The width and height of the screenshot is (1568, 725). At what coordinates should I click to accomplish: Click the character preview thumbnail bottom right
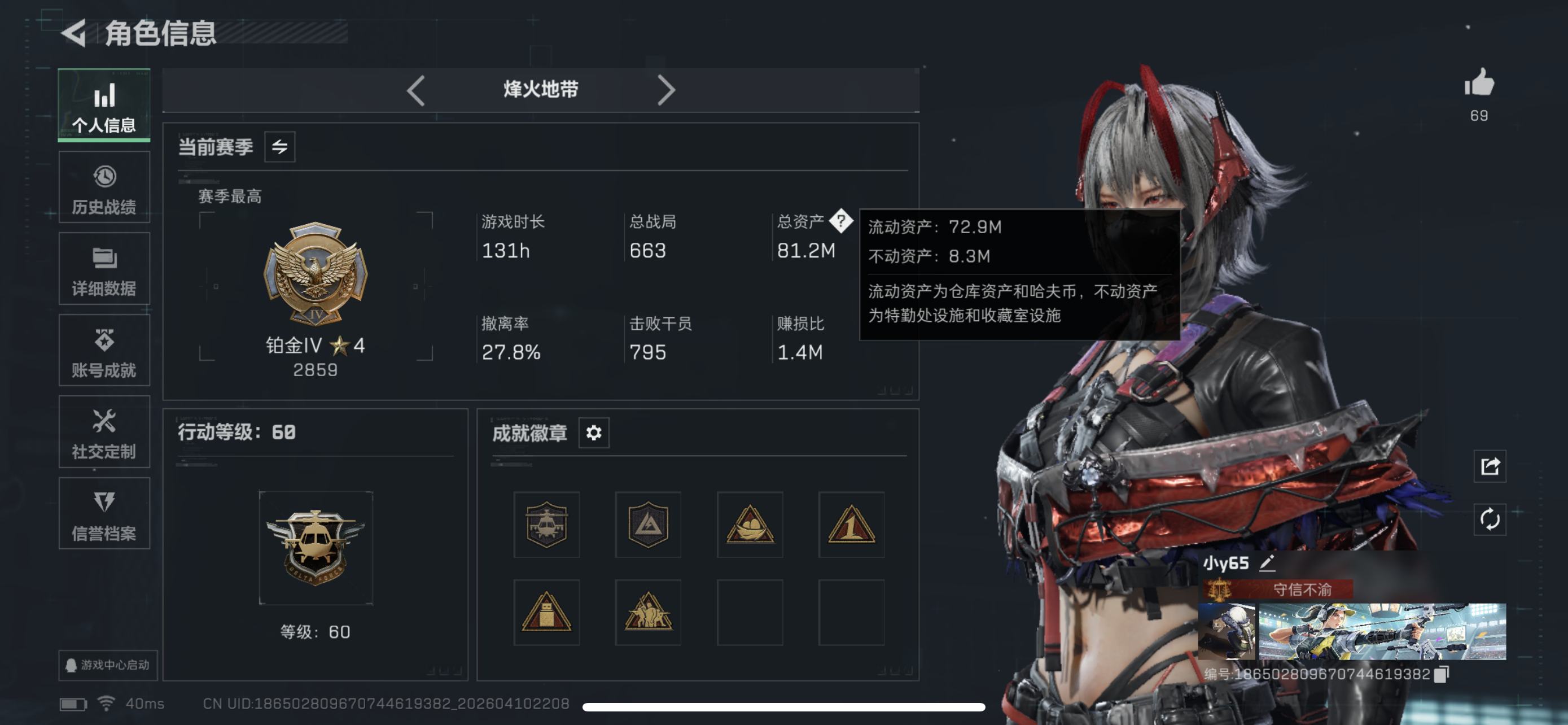[x=1227, y=632]
